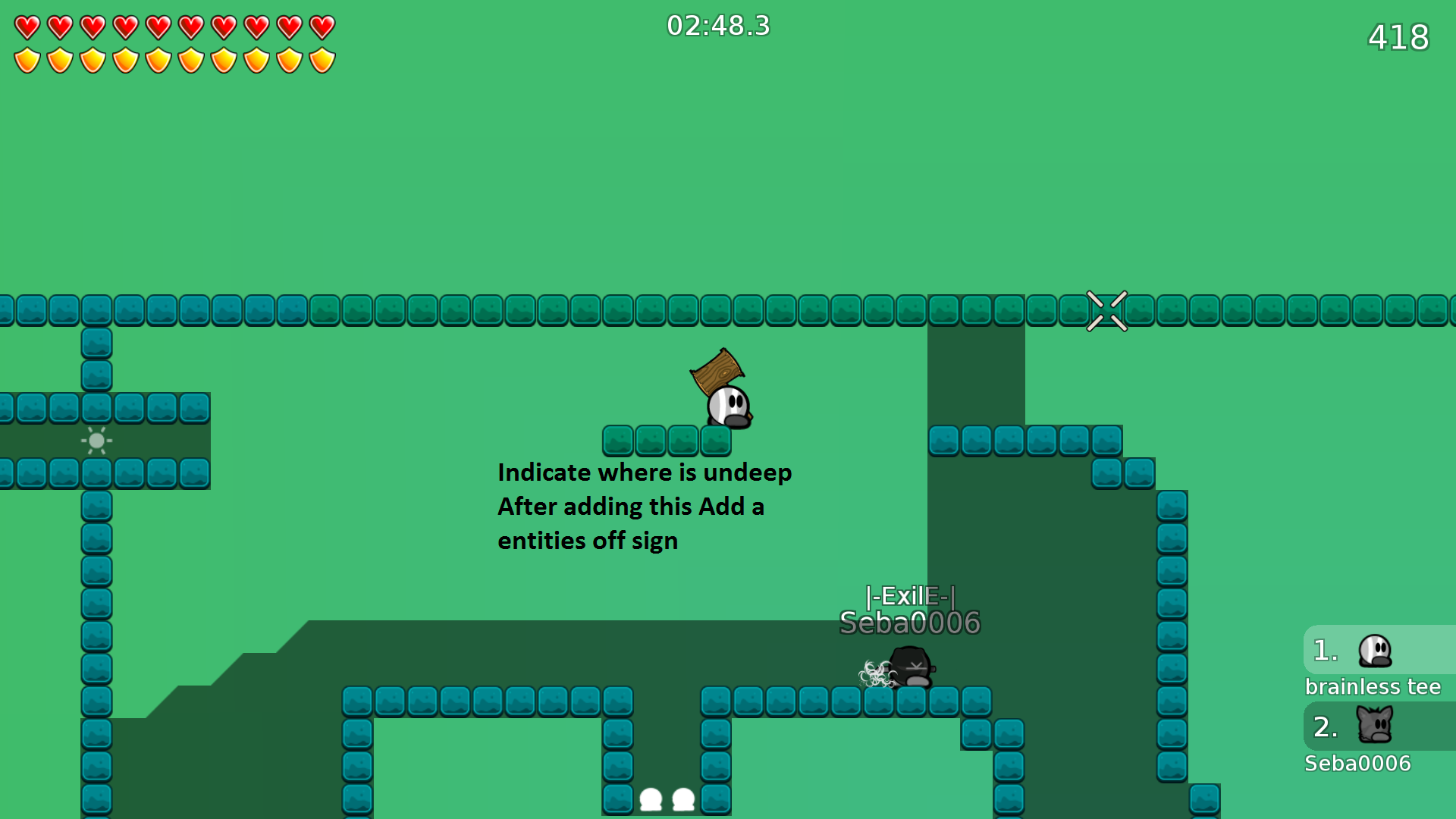Image resolution: width=1456 pixels, height=819 pixels.
Task: Click the sun entities-off sign tile
Action: point(96,441)
